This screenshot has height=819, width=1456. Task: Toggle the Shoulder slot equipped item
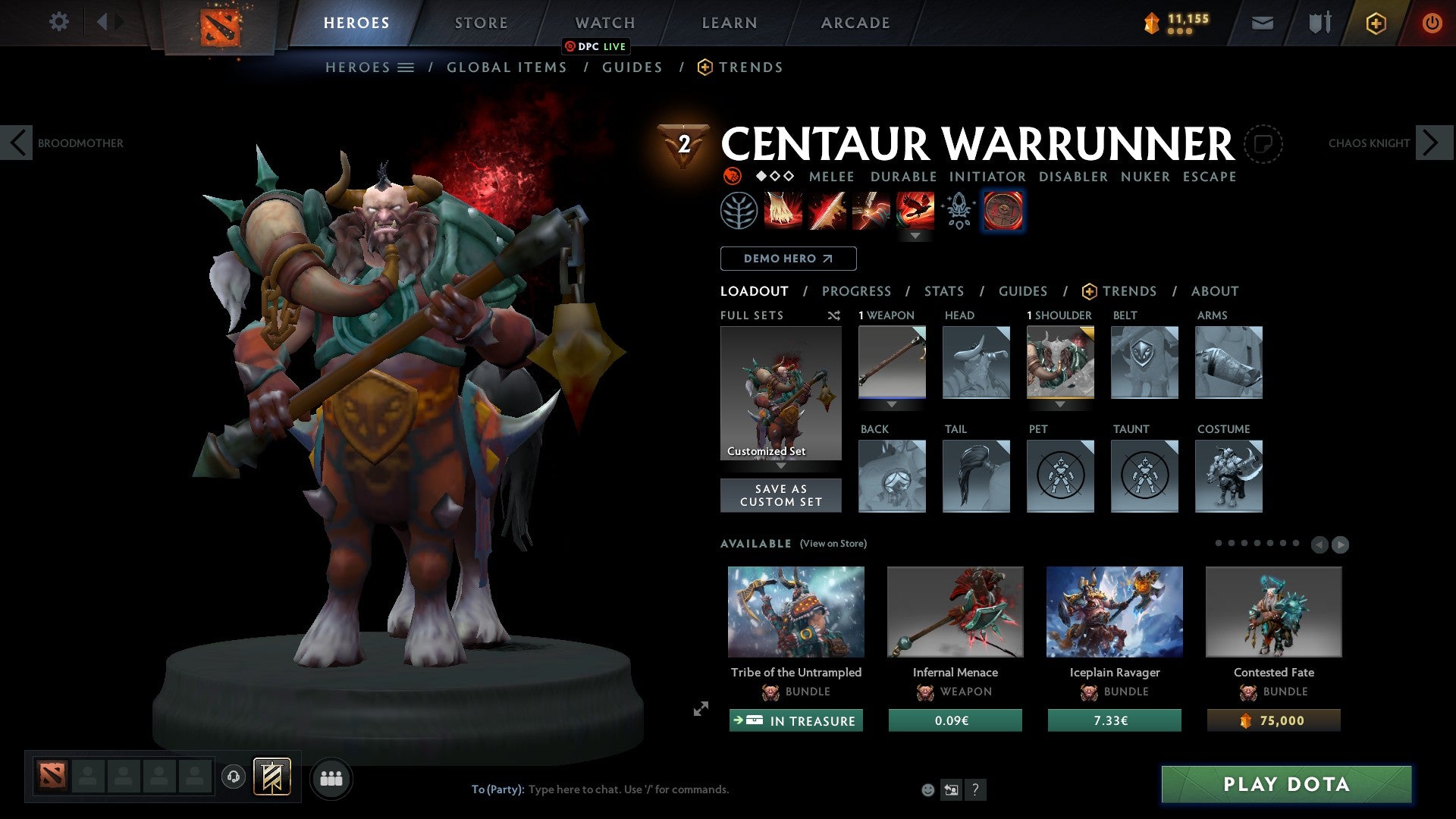click(1060, 362)
